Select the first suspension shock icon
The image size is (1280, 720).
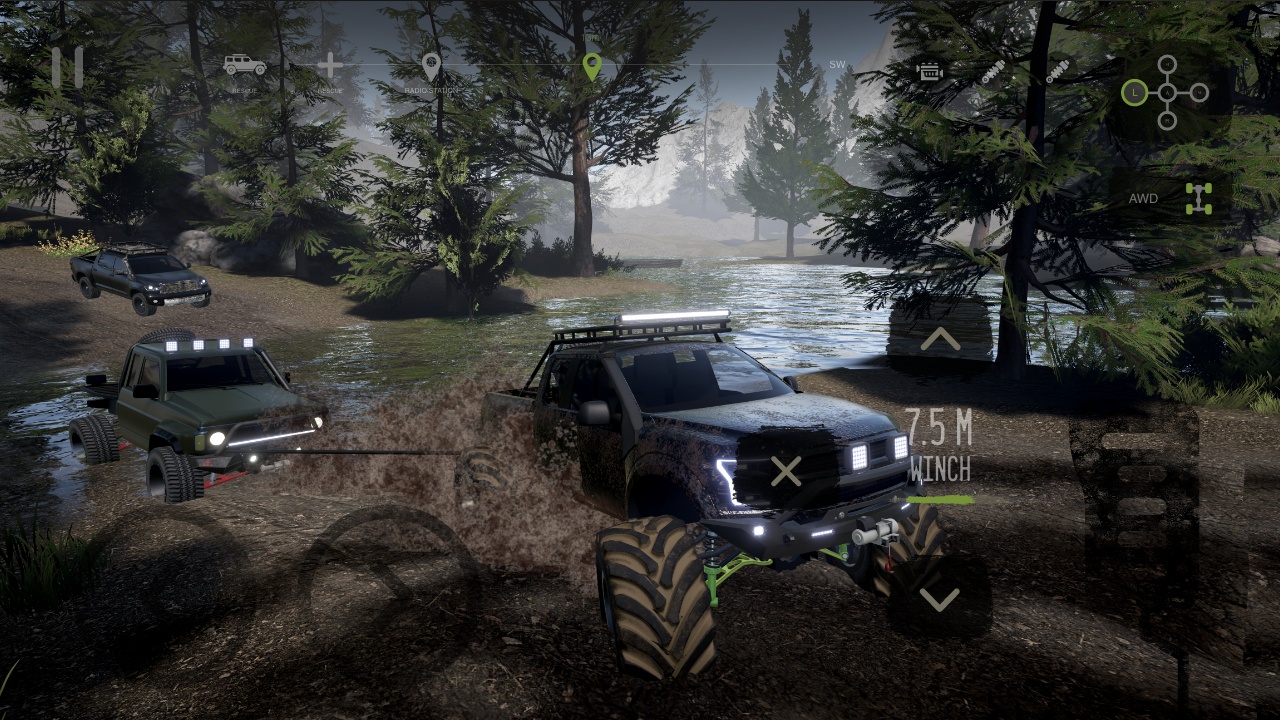tap(996, 71)
